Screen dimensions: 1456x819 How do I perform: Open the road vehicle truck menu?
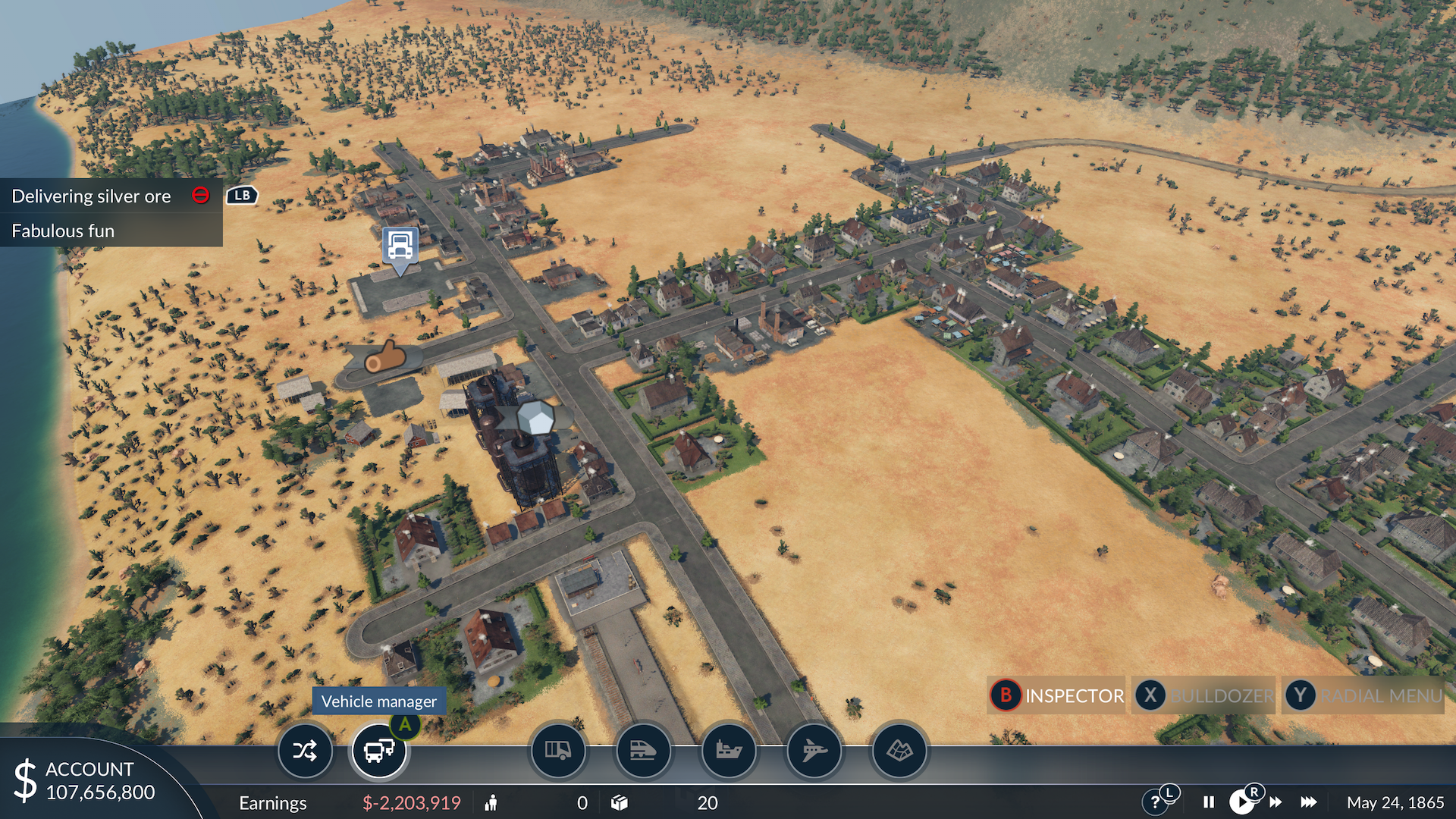coord(558,751)
